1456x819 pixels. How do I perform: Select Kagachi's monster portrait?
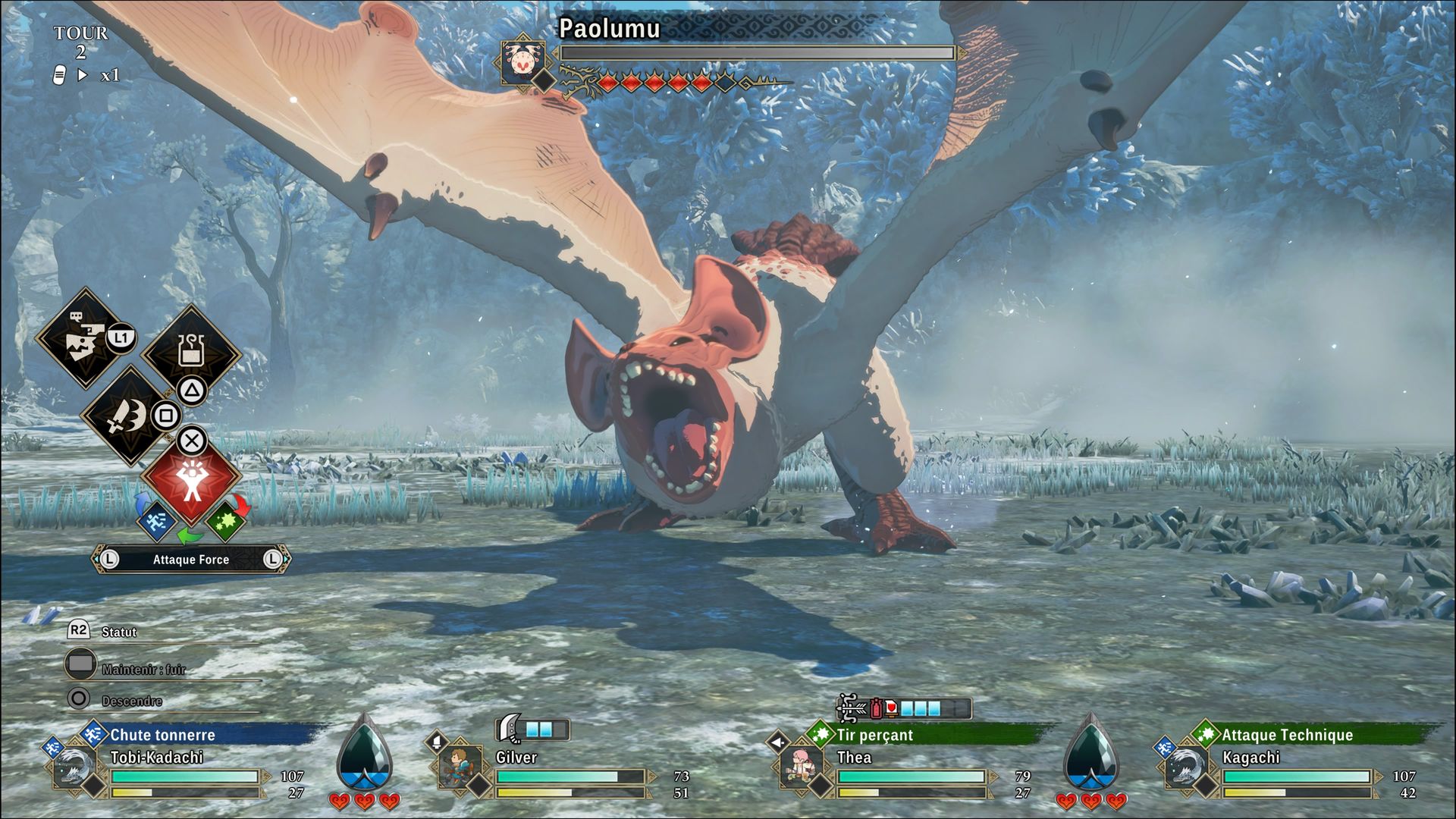click(1186, 767)
